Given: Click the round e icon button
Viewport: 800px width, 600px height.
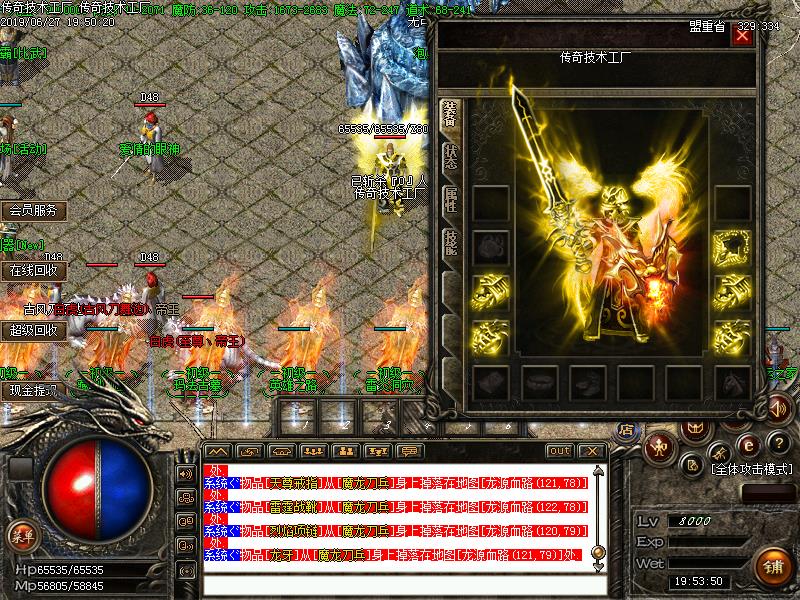Looking at the screenshot, I should click(x=745, y=444).
